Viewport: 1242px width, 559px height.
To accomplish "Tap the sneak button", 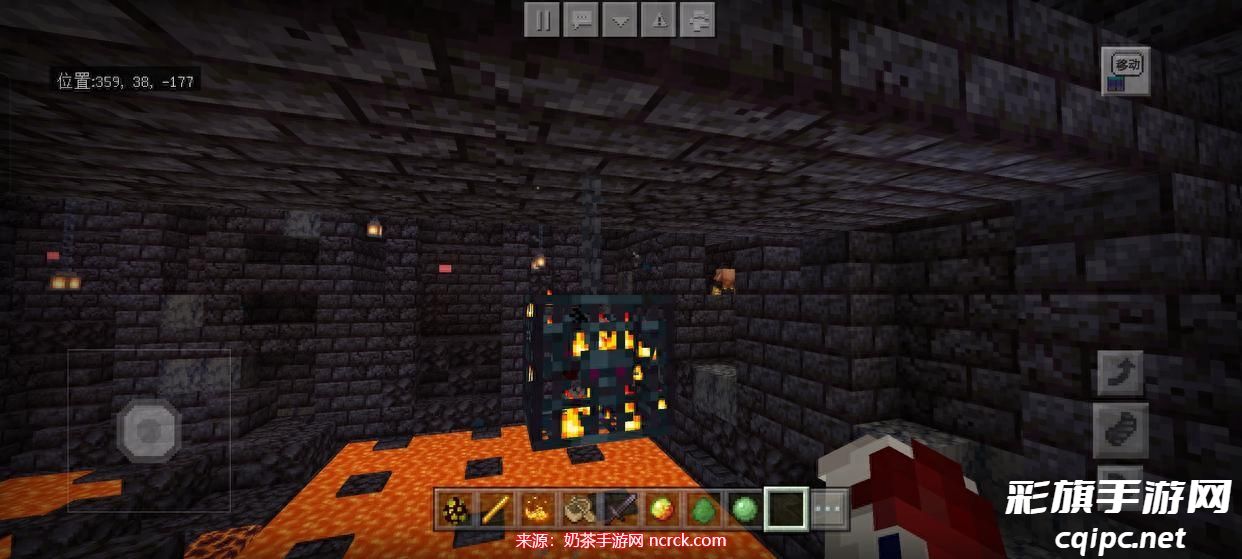I will (x=1120, y=430).
